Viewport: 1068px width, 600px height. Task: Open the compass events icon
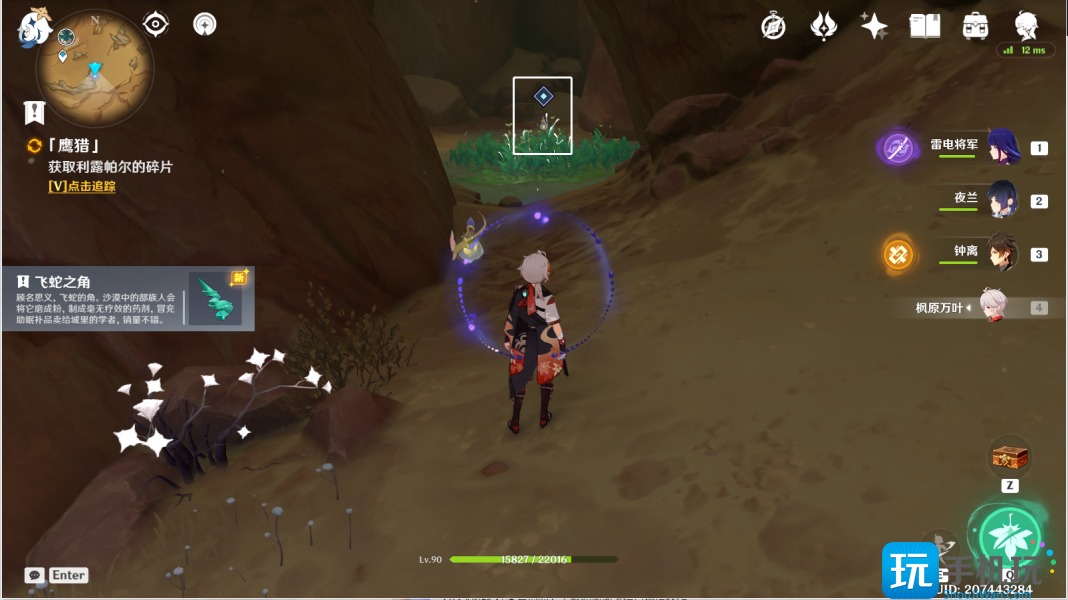point(773,26)
